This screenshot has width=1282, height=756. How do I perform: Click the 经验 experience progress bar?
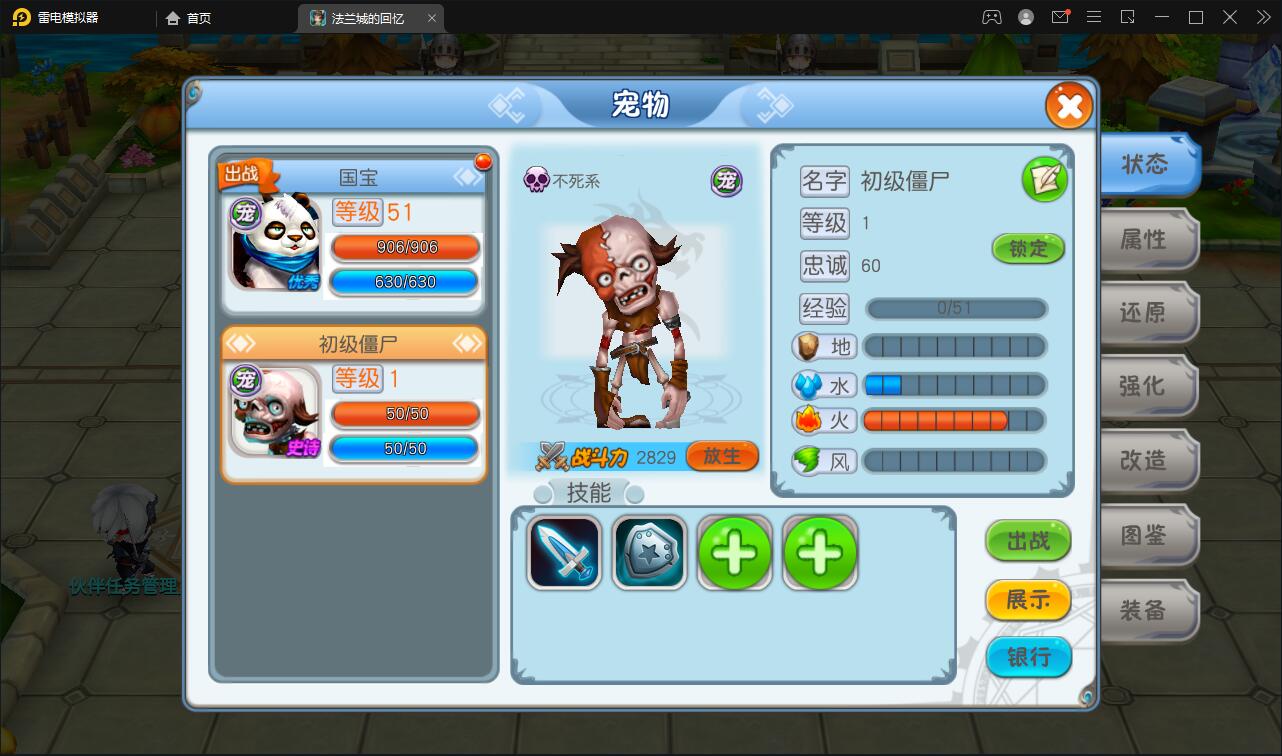(954, 308)
